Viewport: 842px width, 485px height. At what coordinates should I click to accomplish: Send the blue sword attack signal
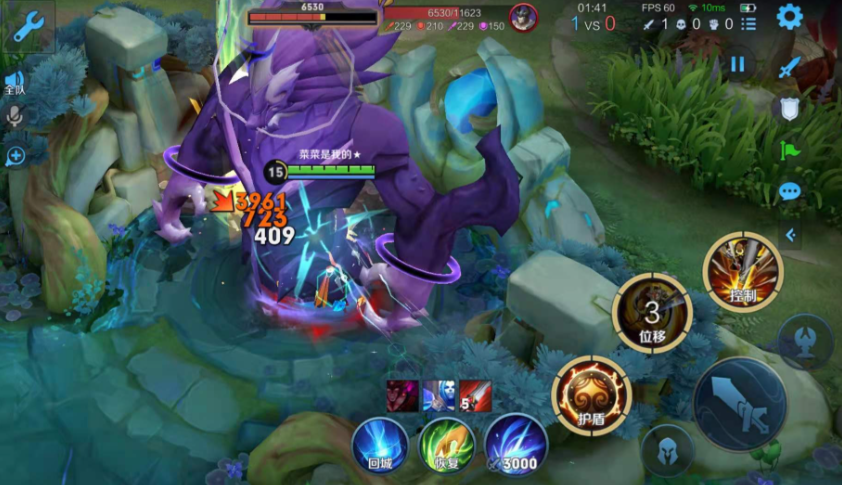(790, 66)
